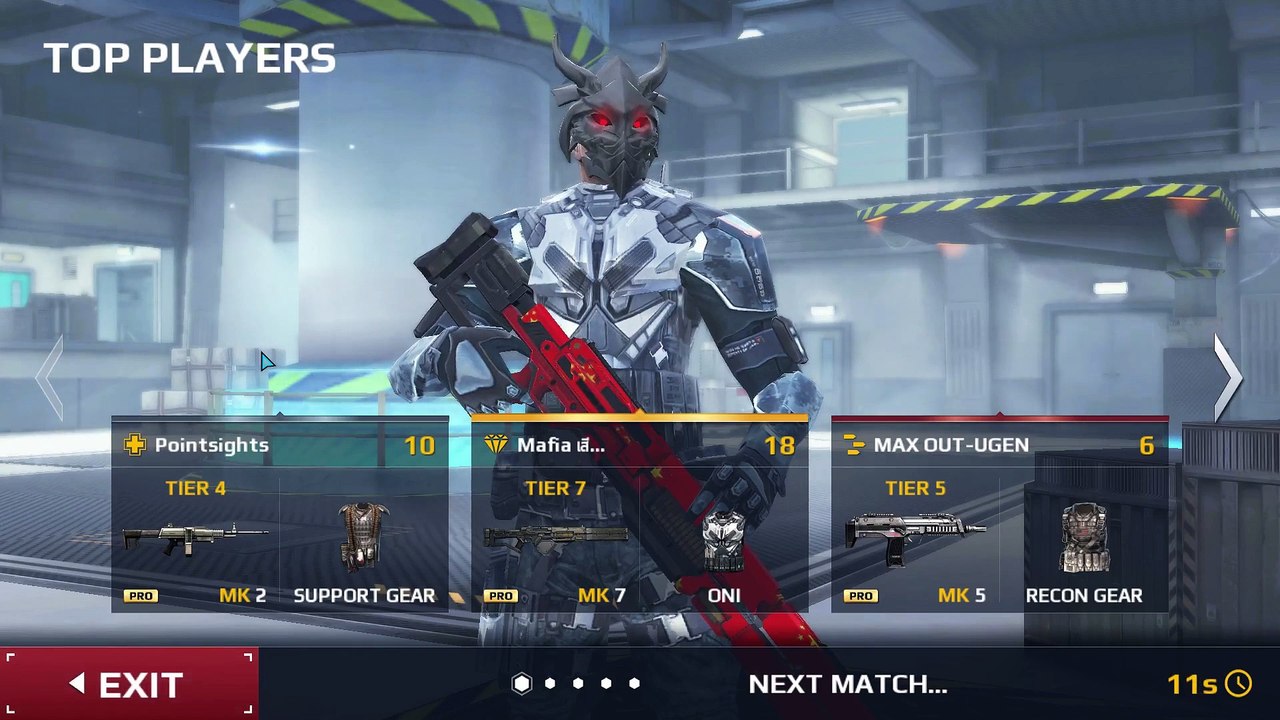Exit the Top Players screen
Screen dimensions: 1280x720
click(129, 684)
